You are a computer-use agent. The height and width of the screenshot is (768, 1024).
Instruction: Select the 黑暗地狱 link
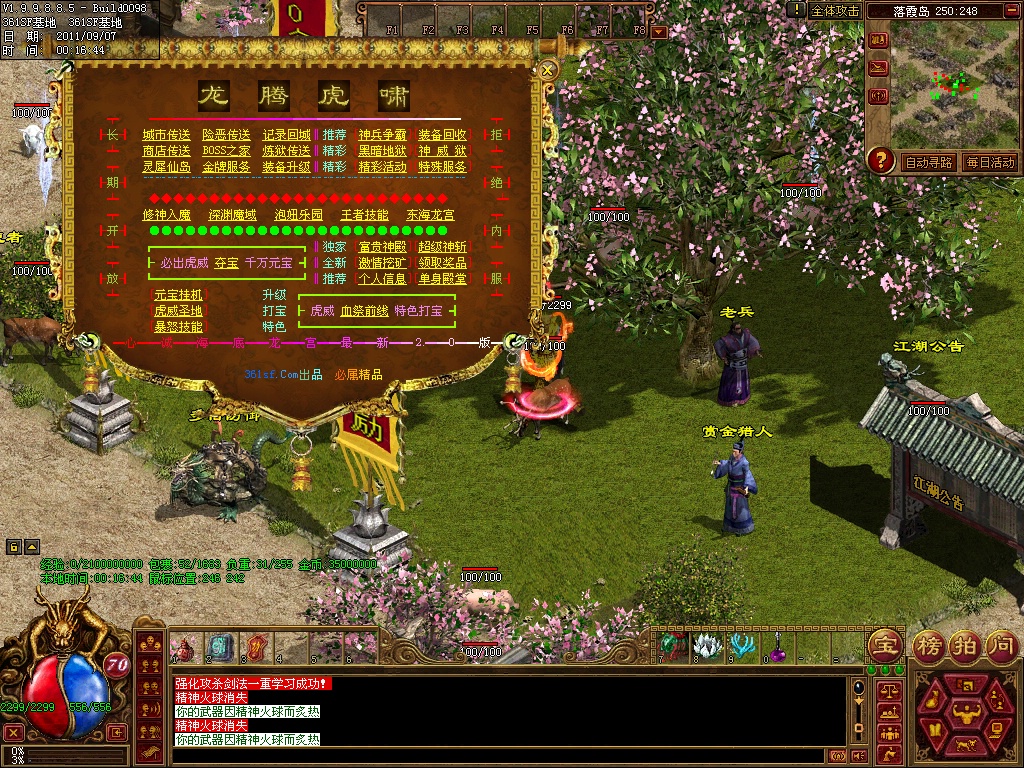tap(382, 151)
